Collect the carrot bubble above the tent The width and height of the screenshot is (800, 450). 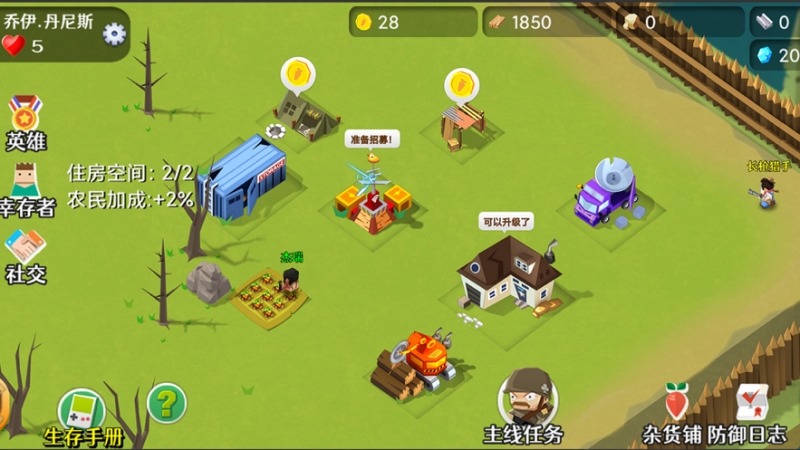pos(298,74)
